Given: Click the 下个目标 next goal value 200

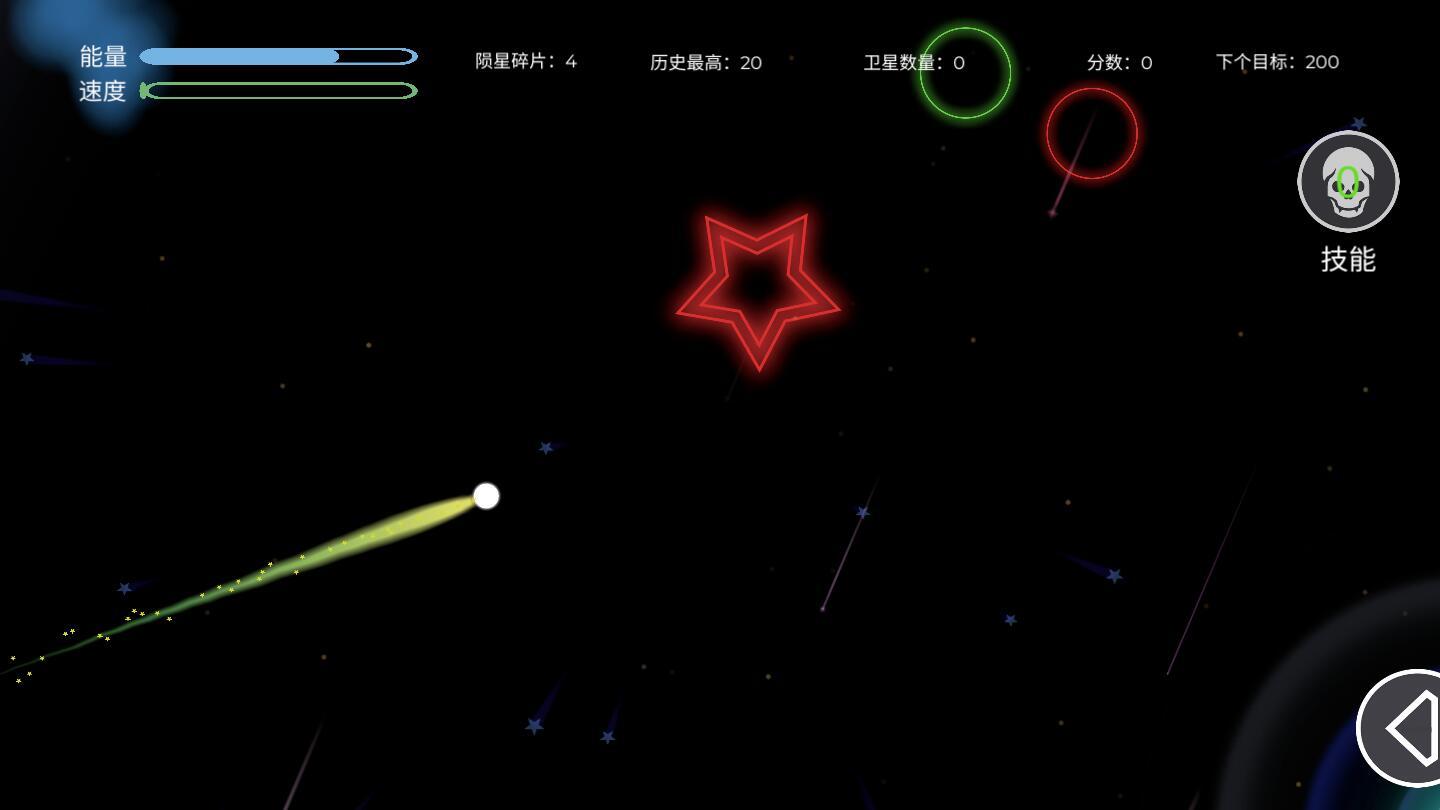Looking at the screenshot, I should tap(1277, 61).
